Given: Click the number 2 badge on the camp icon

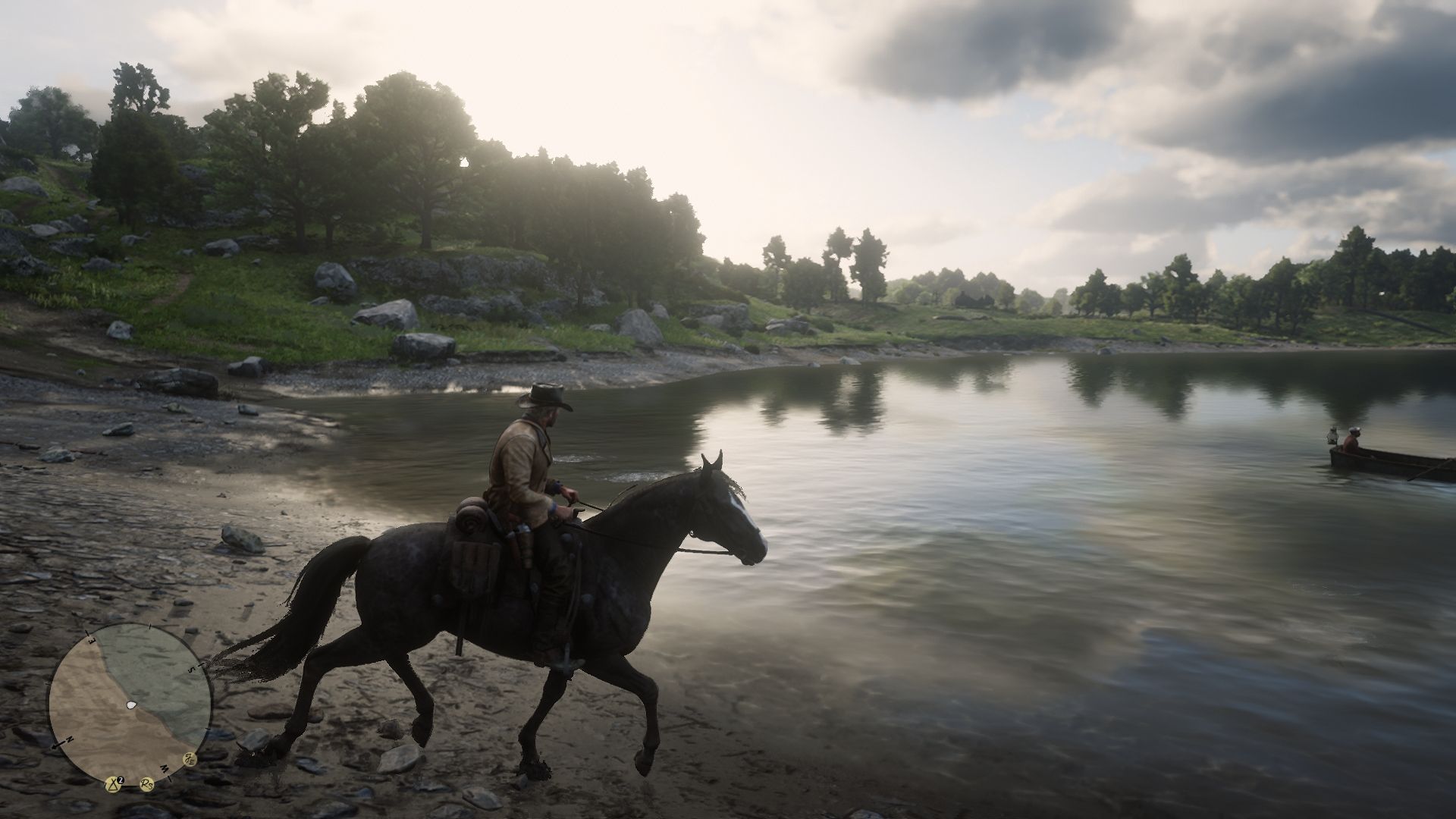Looking at the screenshot, I should click(121, 780).
